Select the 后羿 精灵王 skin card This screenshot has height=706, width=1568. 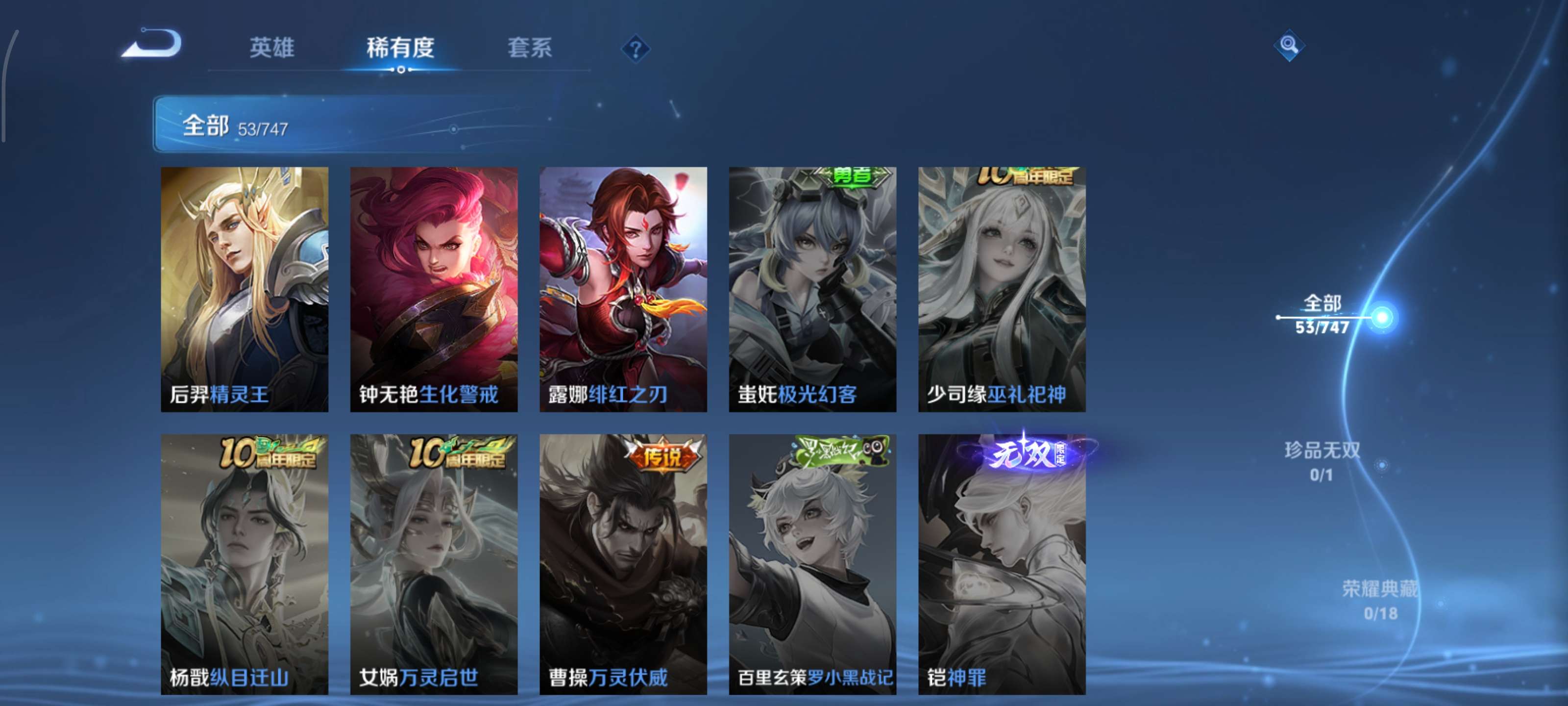(244, 289)
